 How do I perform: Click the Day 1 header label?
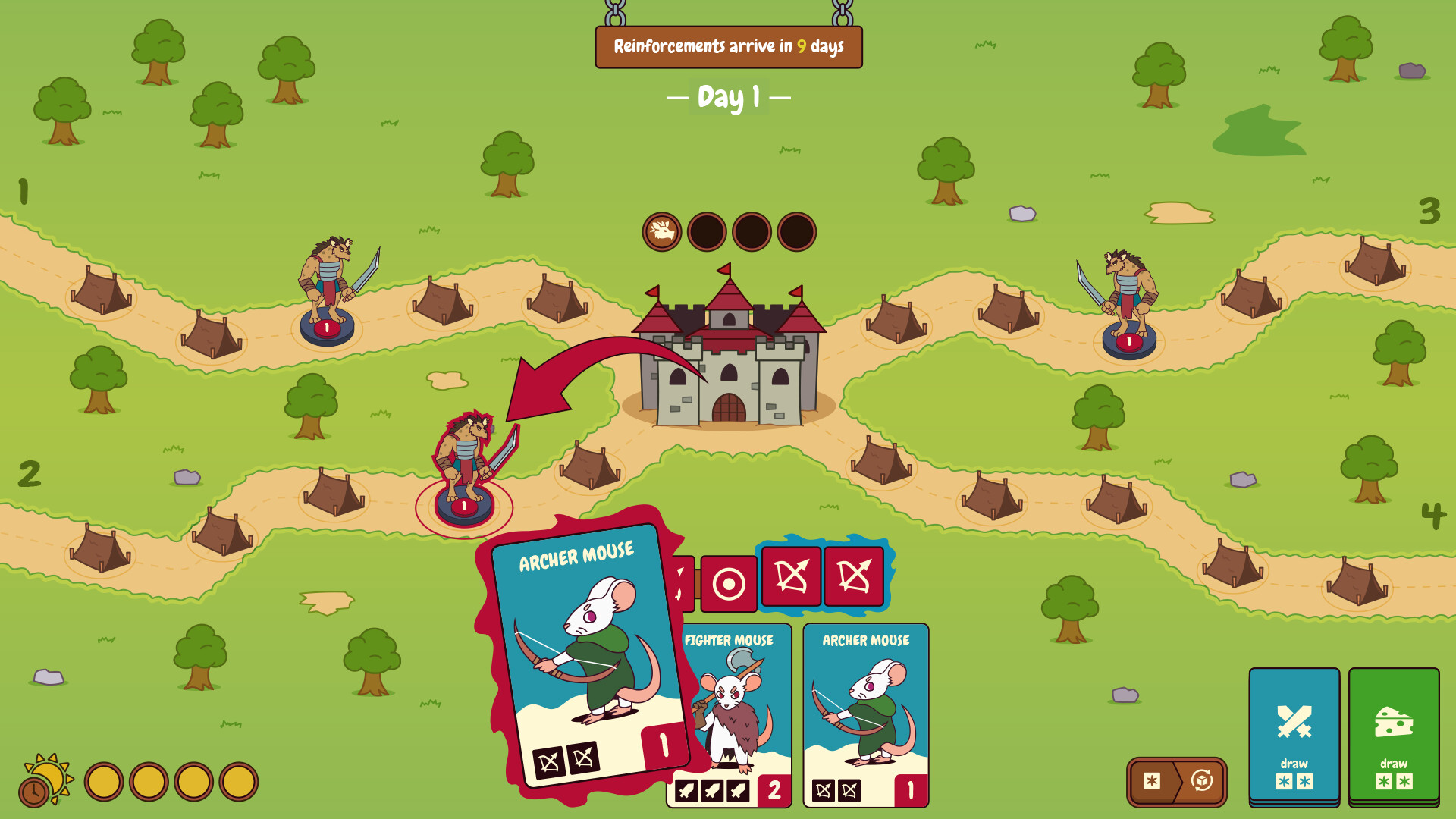pos(728,97)
